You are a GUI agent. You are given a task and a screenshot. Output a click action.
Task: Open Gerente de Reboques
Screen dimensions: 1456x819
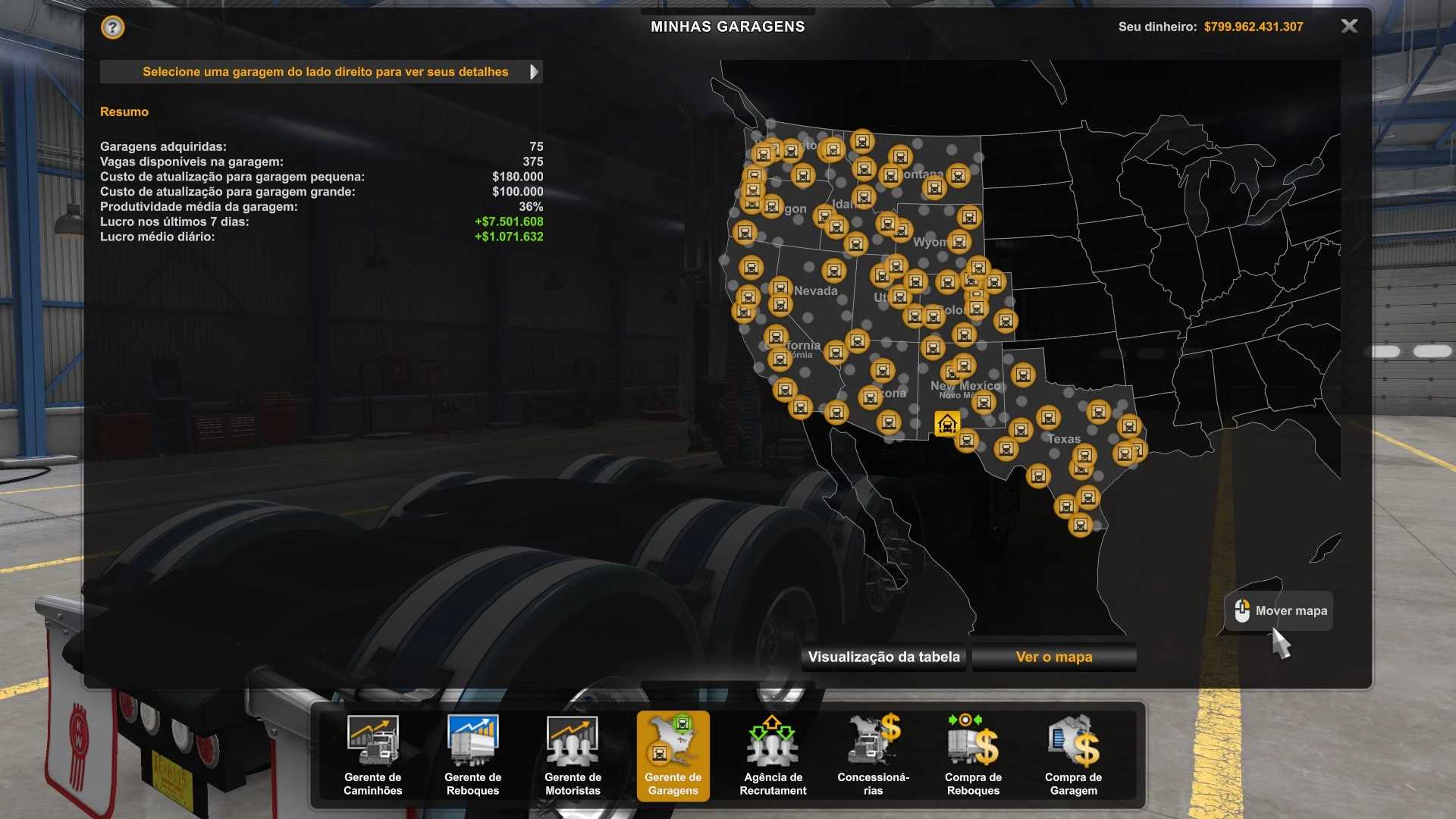pos(472,755)
